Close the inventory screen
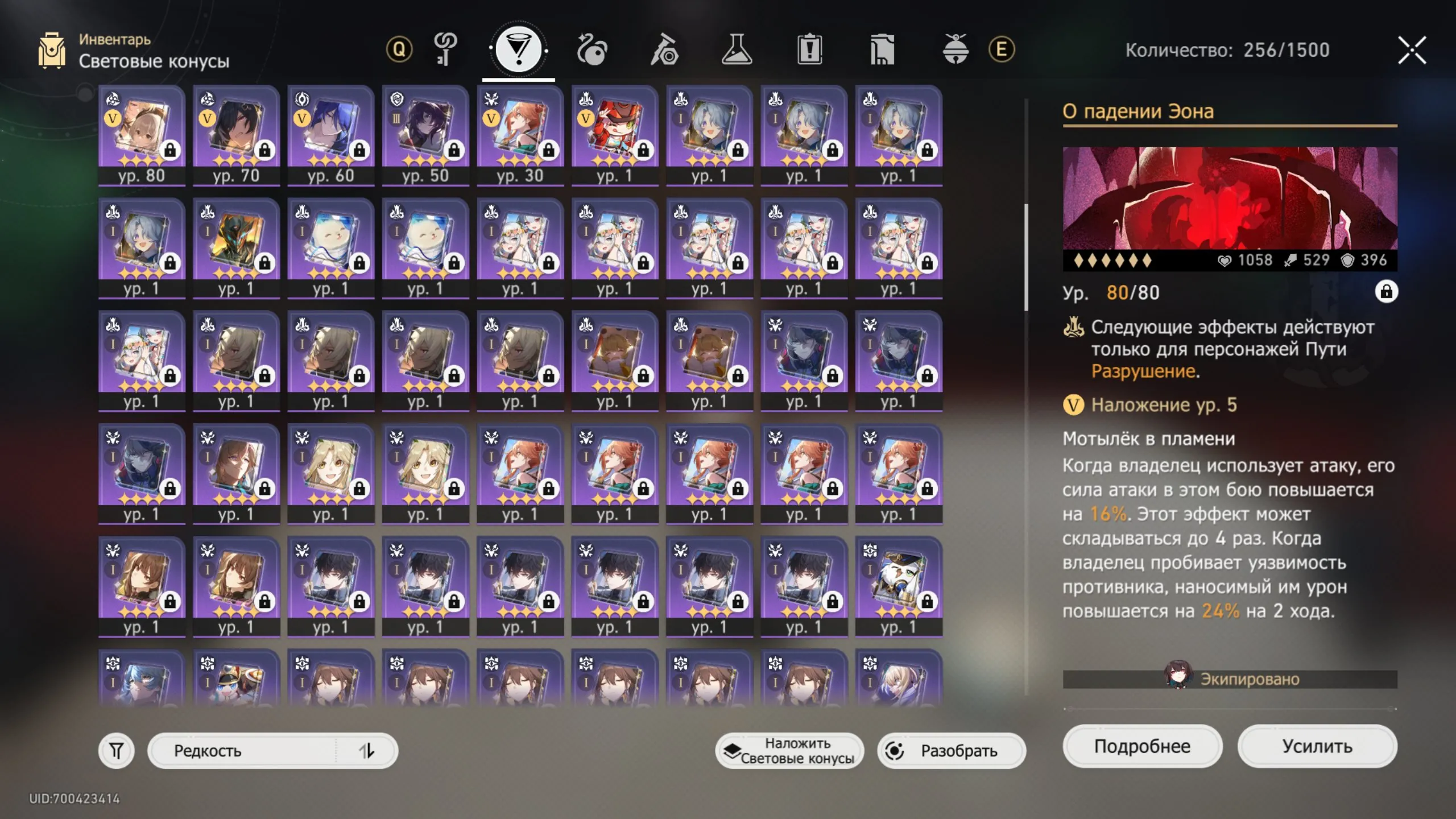This screenshot has height=819, width=1456. coord(1412,50)
